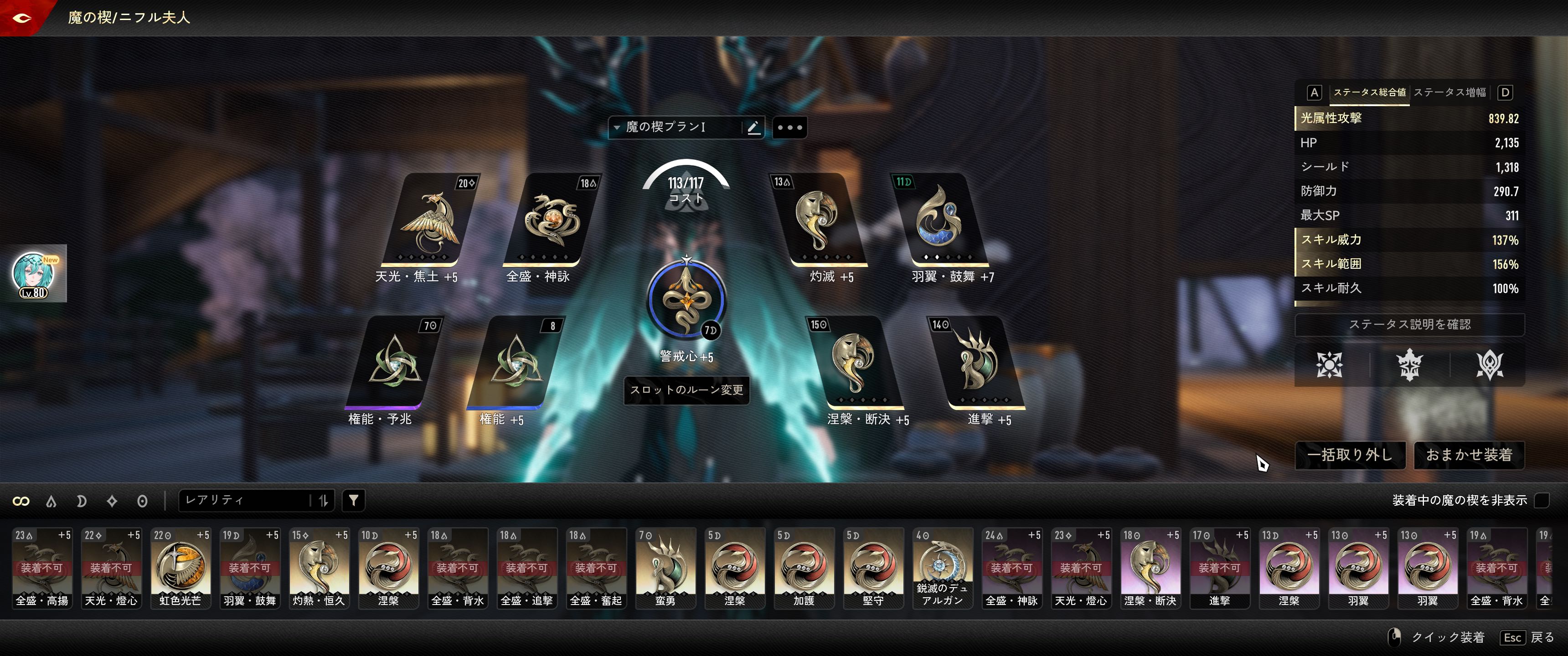Select the central 警戒心 +5 wedge
This screenshot has width=1568, height=656.
(686, 300)
